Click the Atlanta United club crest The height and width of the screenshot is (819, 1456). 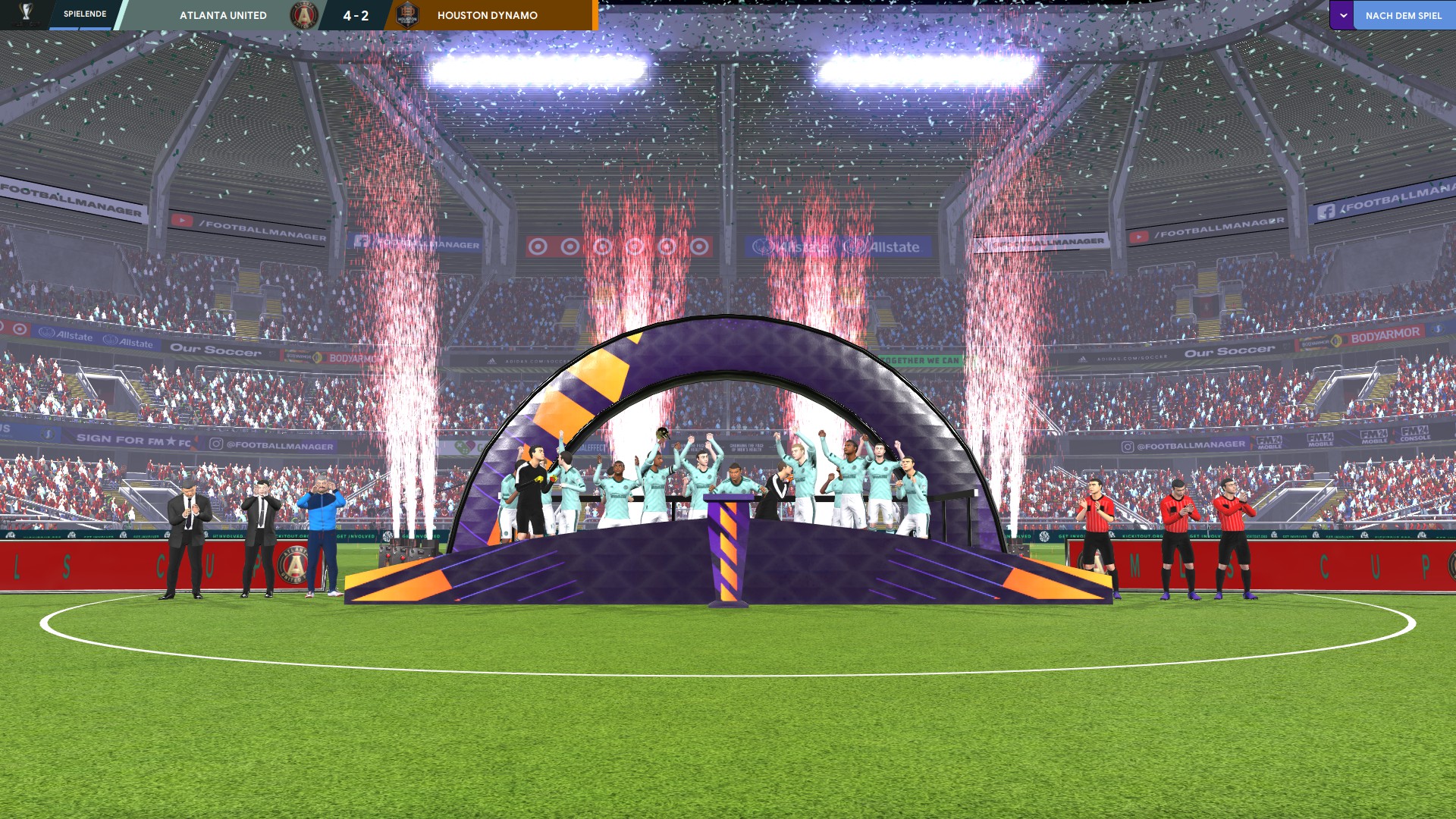tap(303, 15)
